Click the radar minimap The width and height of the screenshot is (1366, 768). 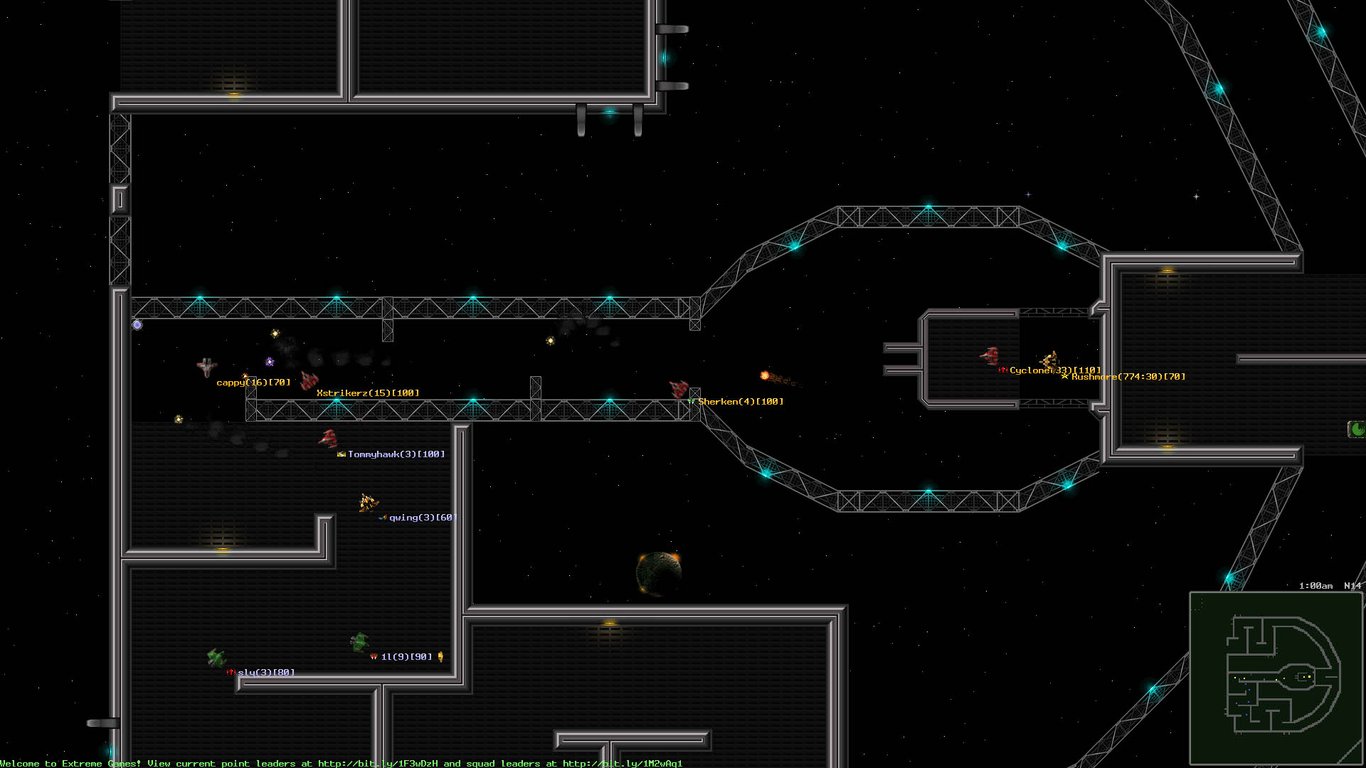[x=1276, y=679]
